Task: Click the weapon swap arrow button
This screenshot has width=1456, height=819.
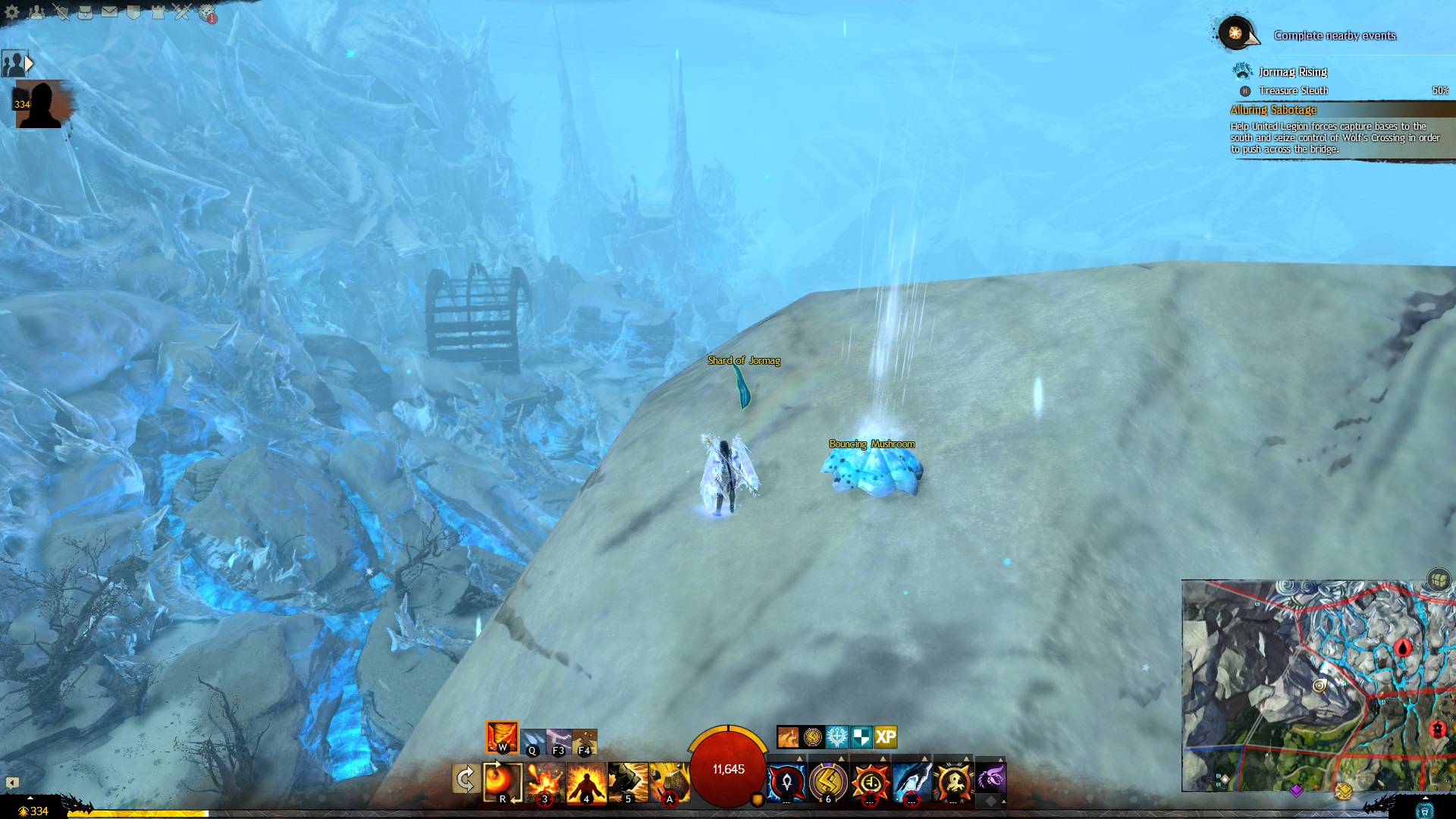Action: 465,779
